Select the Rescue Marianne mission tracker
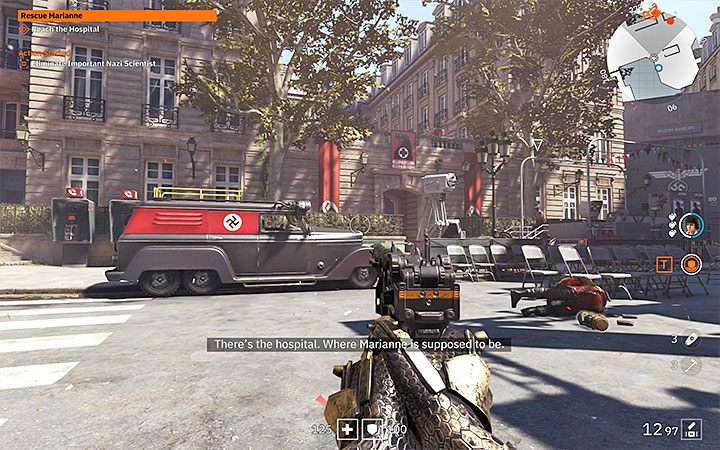This screenshot has height=450, width=720. coord(117,16)
